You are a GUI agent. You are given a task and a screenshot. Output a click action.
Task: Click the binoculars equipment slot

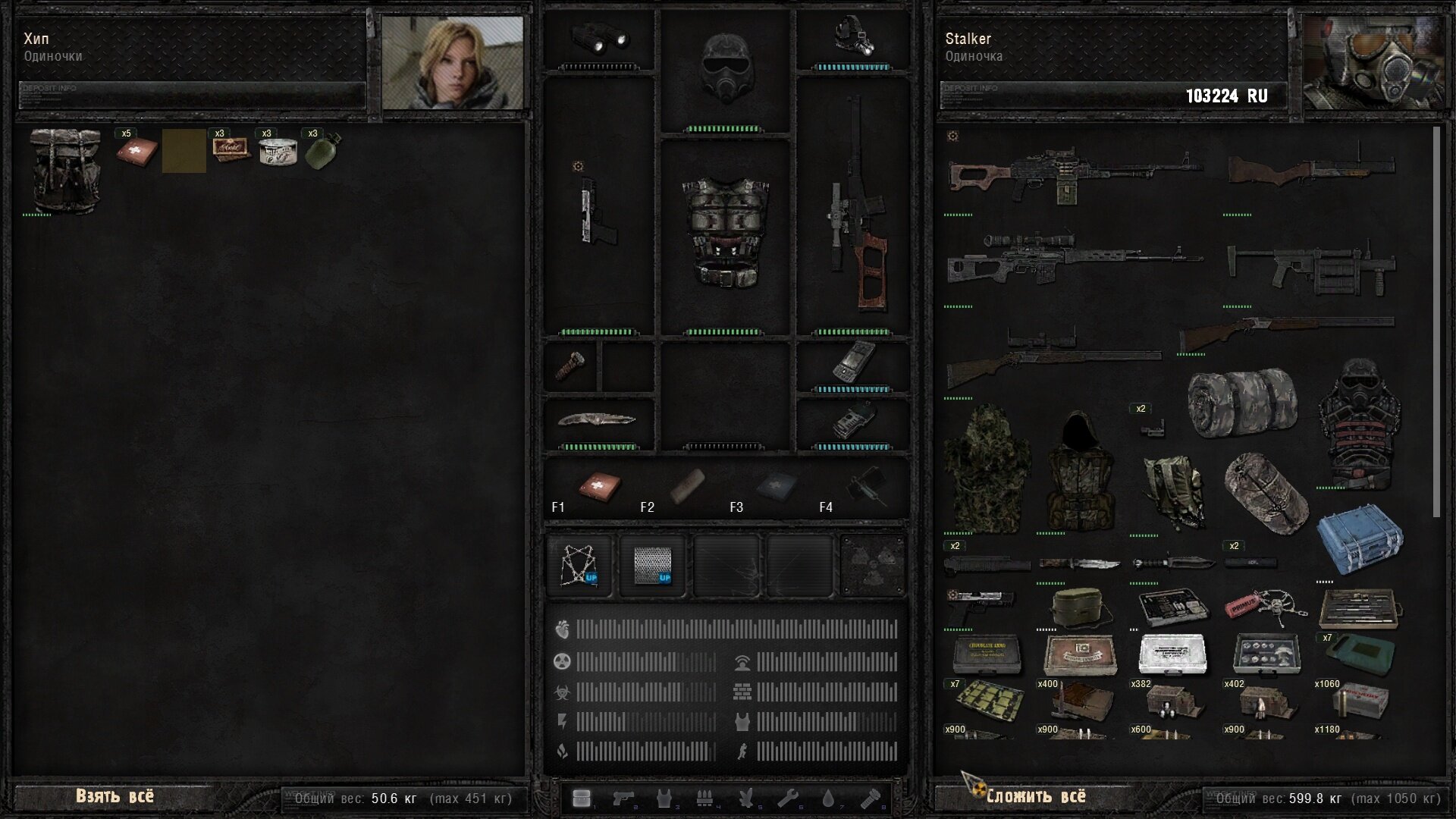(599, 37)
